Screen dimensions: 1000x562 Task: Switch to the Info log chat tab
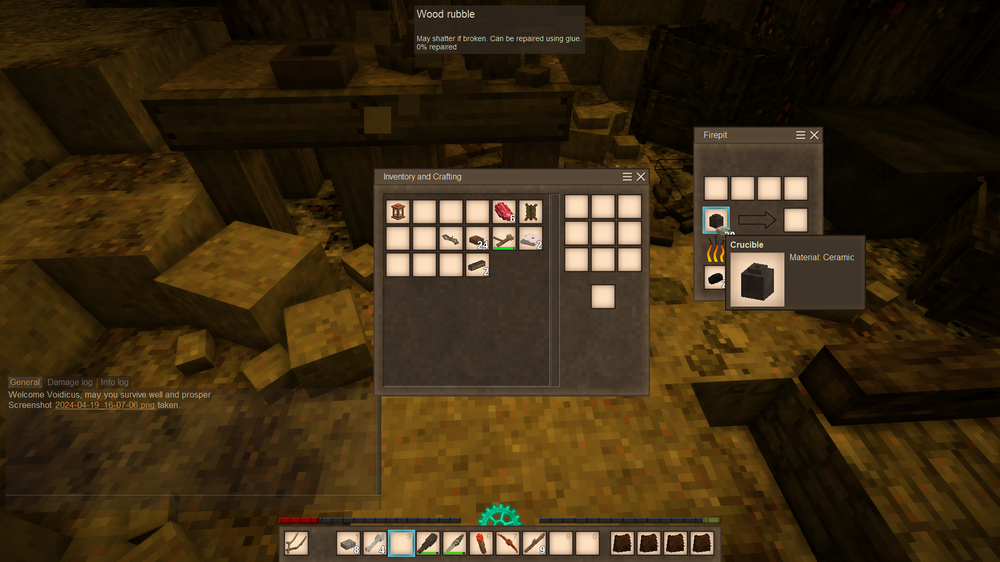coord(114,382)
